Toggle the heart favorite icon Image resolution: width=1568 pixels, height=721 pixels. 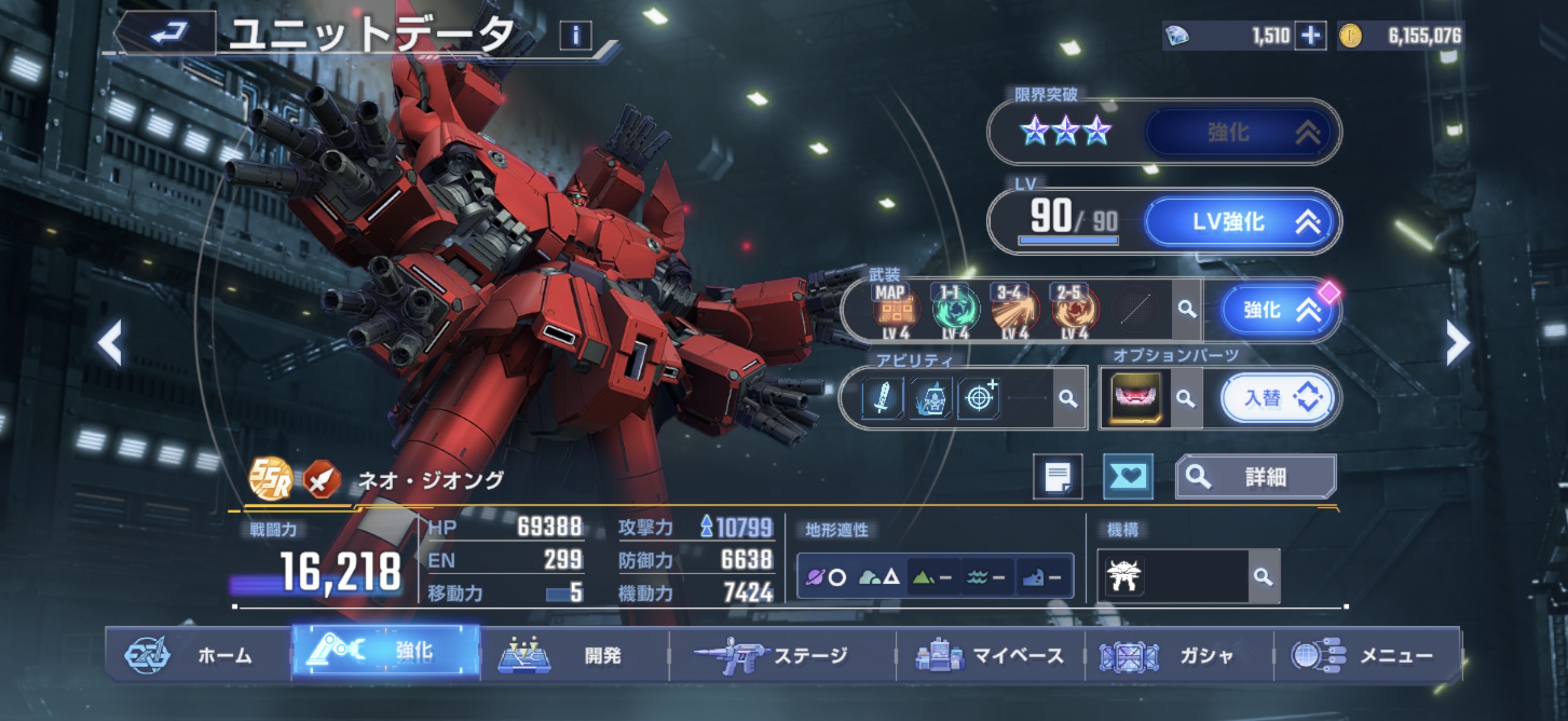(x=1128, y=477)
